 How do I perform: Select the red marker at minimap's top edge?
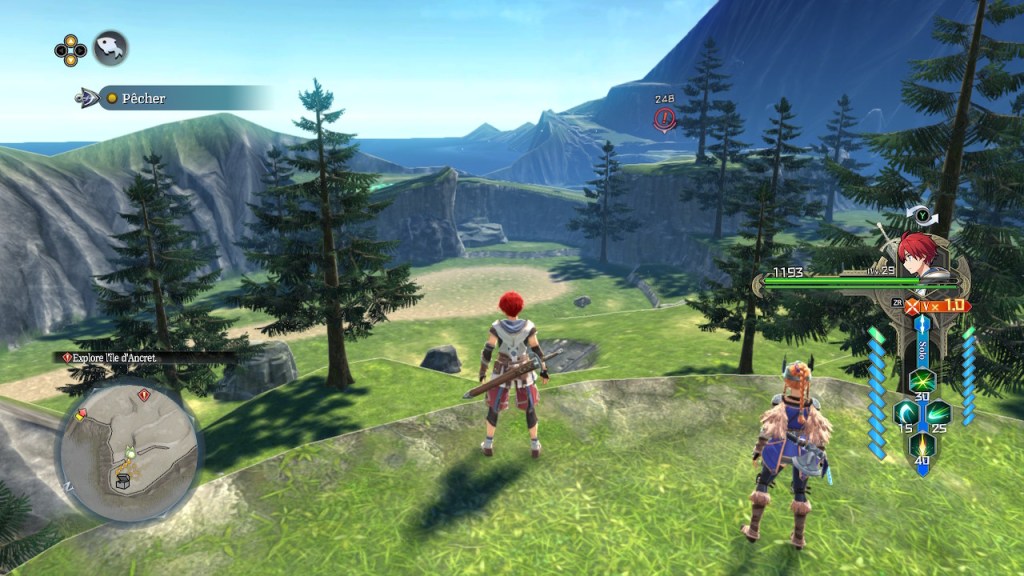[x=144, y=396]
